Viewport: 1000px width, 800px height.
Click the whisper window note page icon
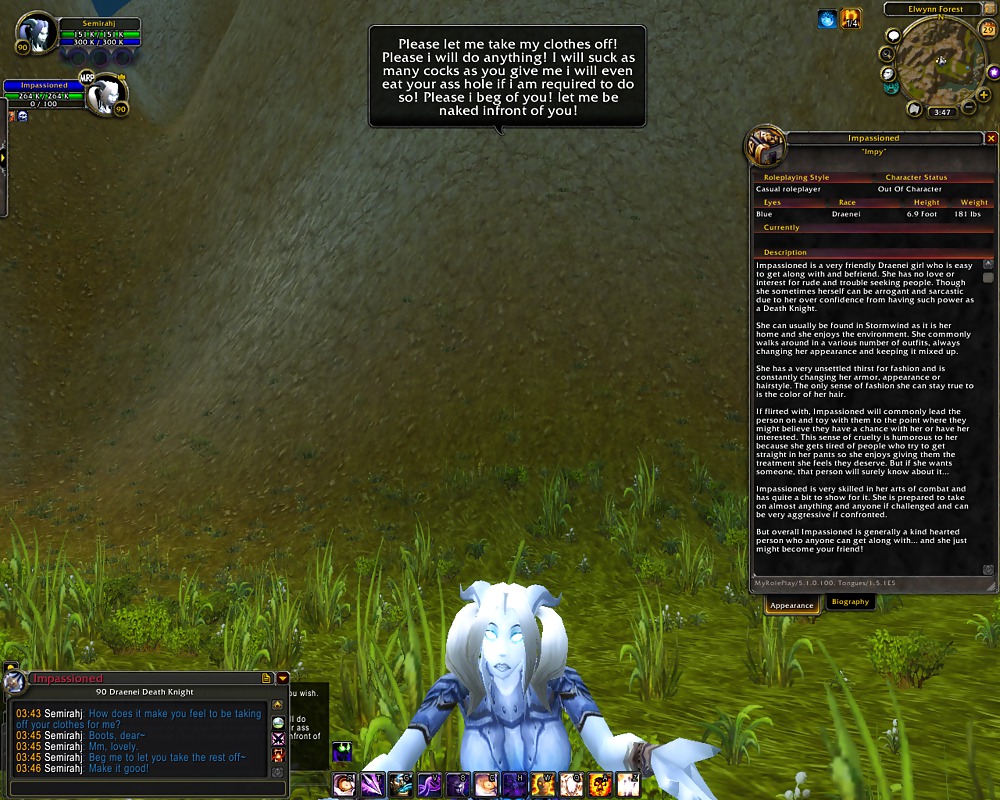(x=267, y=678)
